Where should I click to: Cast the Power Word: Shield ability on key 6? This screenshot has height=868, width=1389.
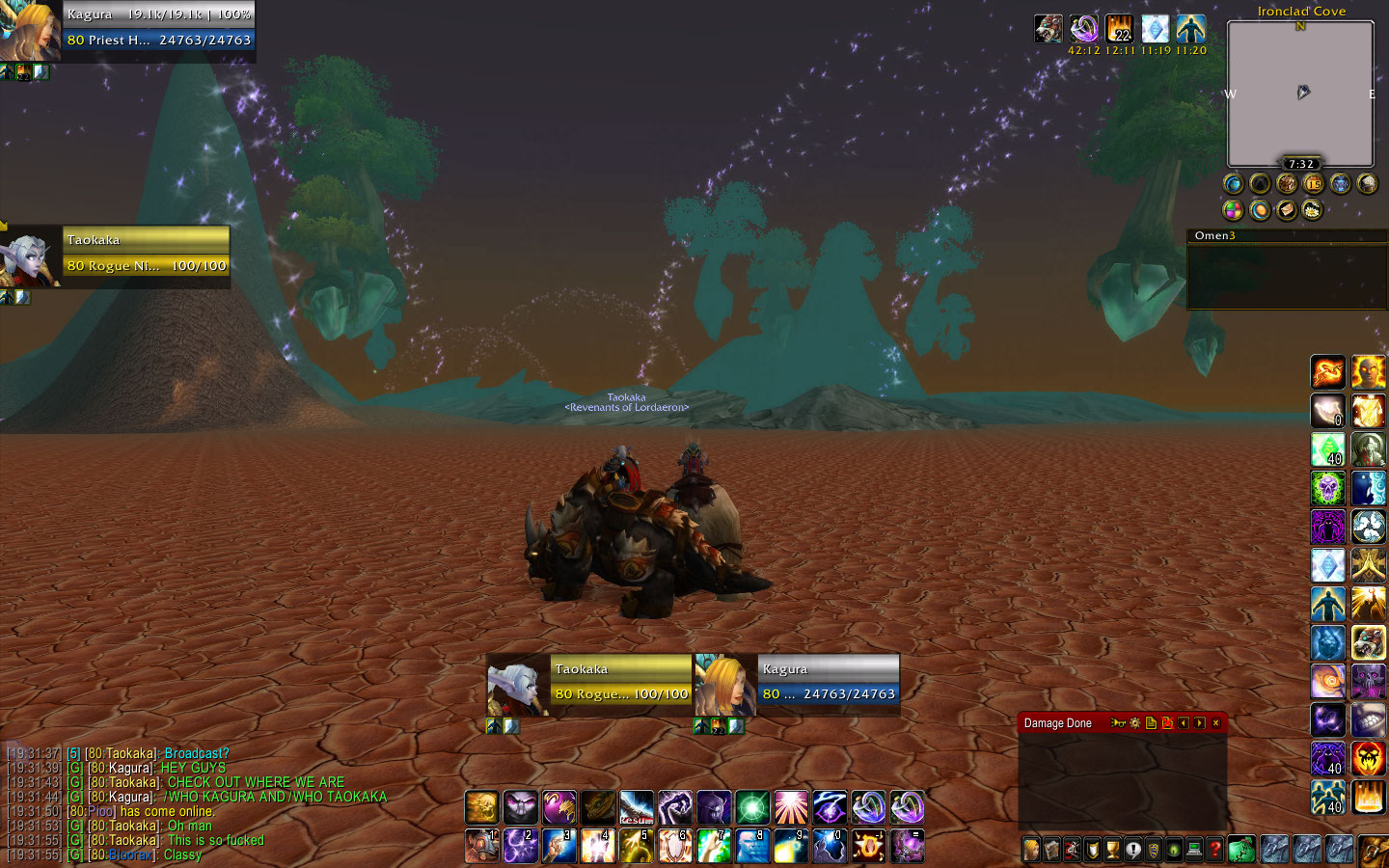(674, 846)
